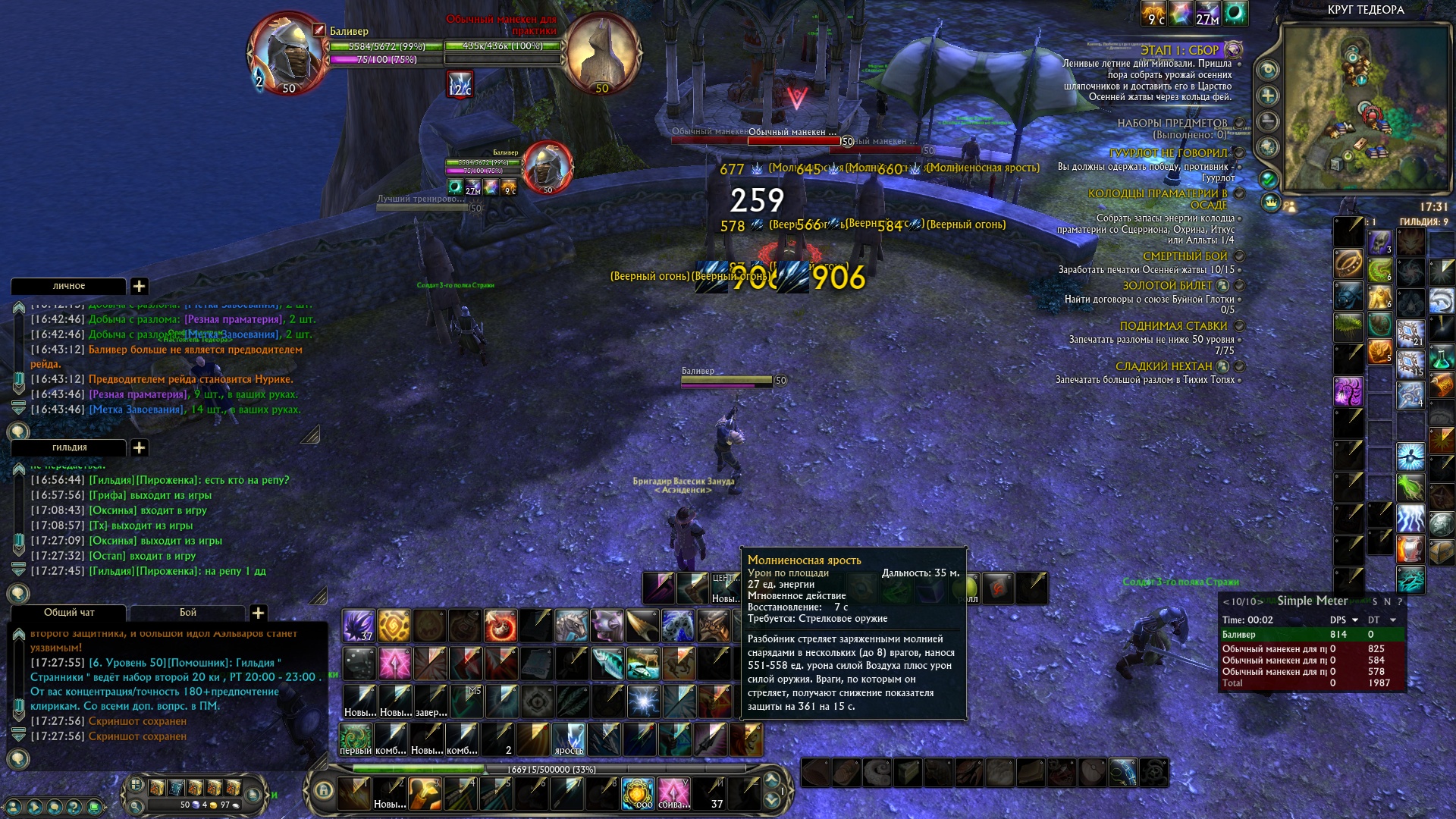Add a new tab beside the гильдия chat
Viewport: 1456px width, 819px height.
140,447
